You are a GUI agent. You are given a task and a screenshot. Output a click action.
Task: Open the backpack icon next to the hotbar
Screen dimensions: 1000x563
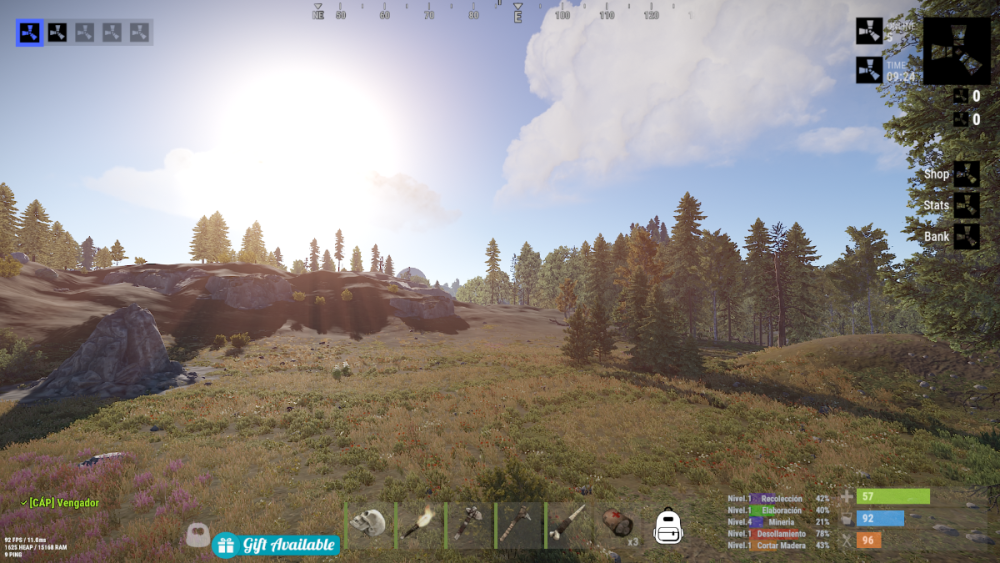click(668, 526)
